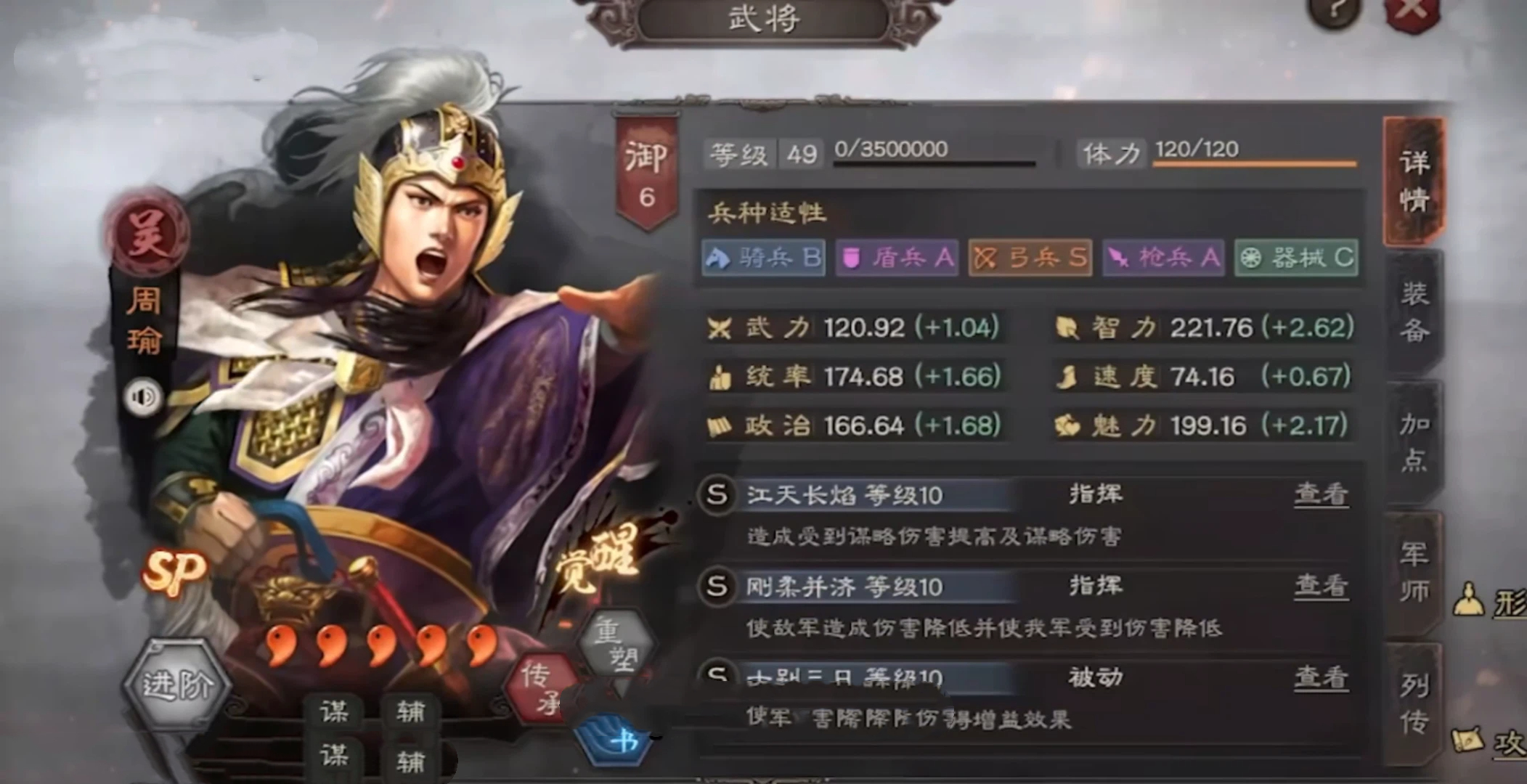Play Zhou Yu's voice line audio
Screen dimensions: 1527x784
142,397
